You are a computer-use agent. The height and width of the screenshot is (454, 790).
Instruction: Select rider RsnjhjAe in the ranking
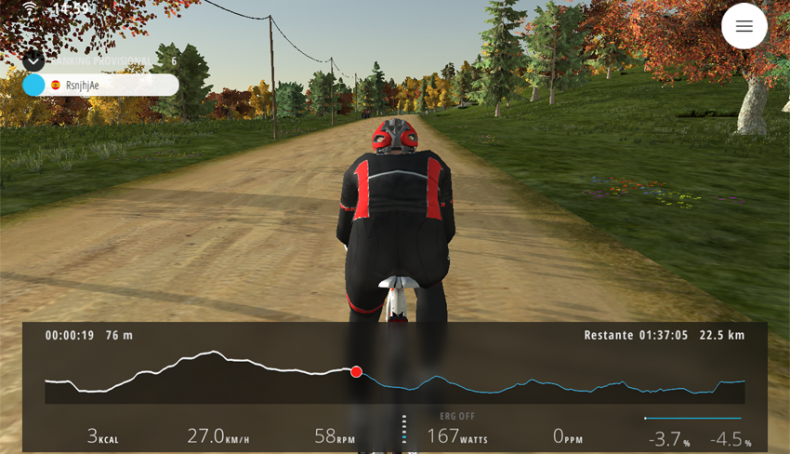100,85
